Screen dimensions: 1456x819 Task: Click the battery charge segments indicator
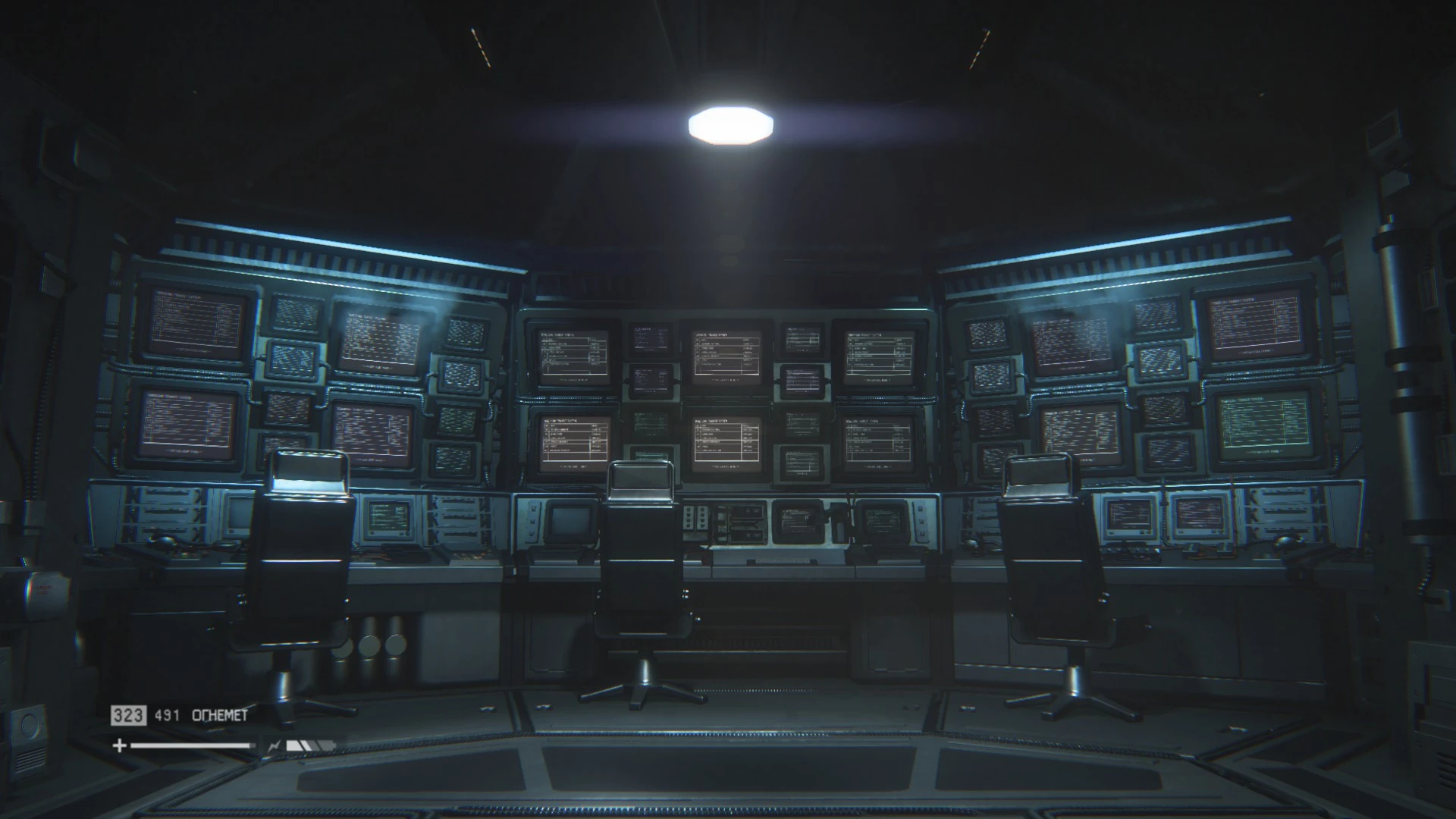(309, 745)
